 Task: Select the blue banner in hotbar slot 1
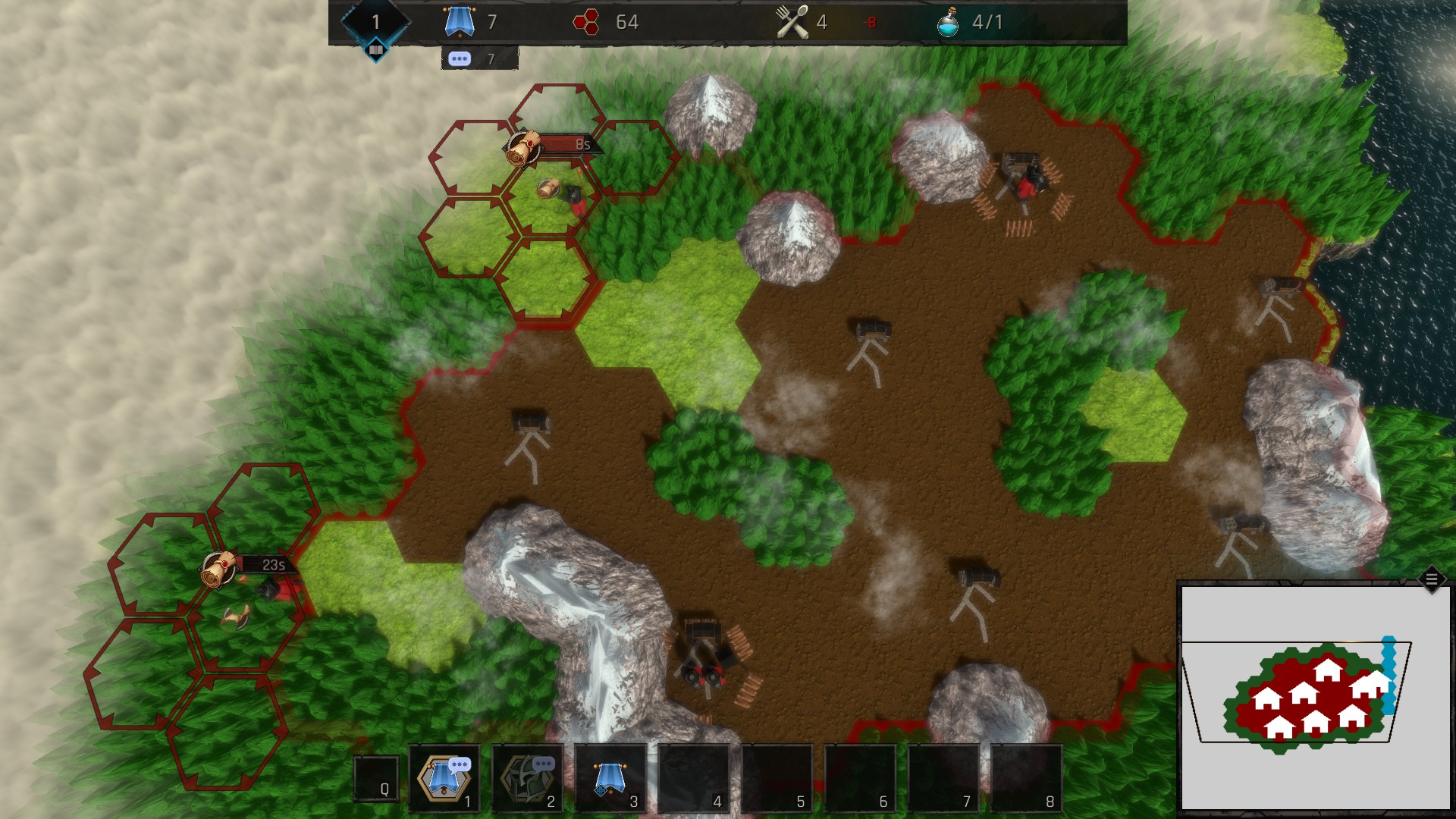(x=444, y=780)
